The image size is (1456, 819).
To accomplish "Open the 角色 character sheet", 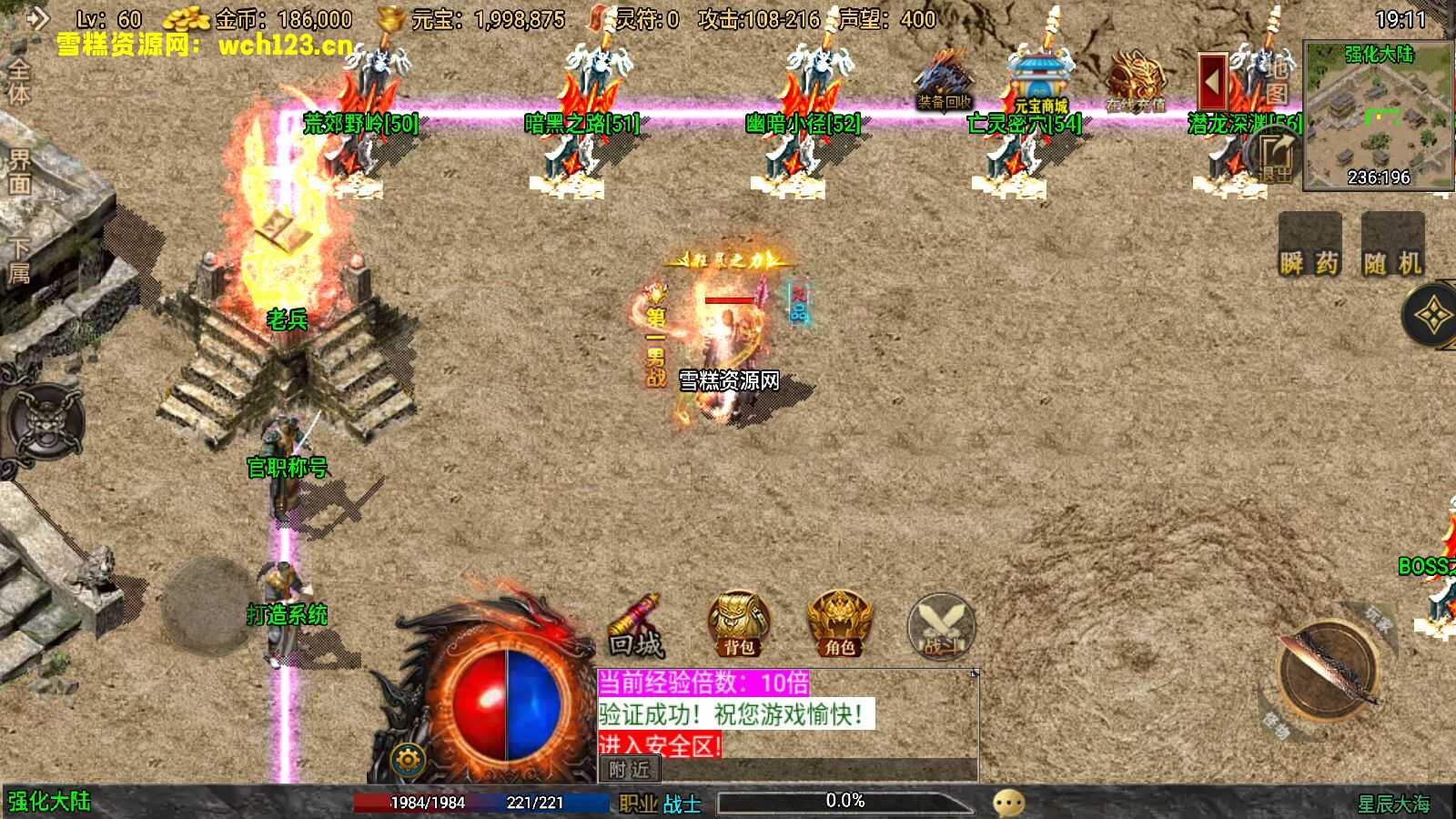I will point(839,625).
